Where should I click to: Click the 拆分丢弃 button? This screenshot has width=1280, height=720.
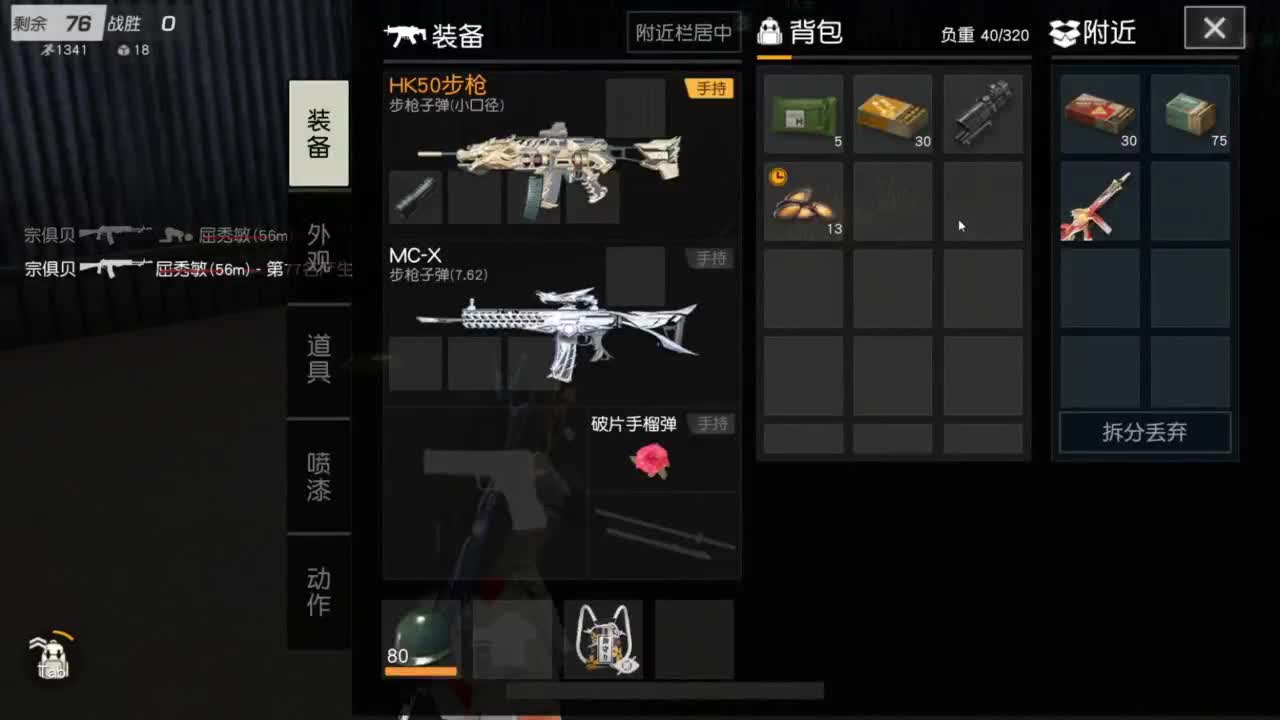tap(1143, 432)
